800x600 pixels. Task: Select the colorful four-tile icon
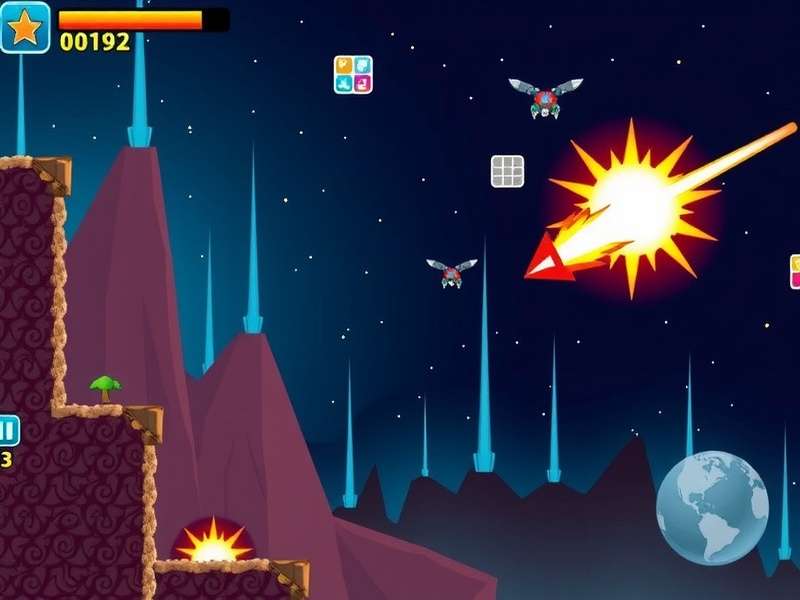point(353,75)
